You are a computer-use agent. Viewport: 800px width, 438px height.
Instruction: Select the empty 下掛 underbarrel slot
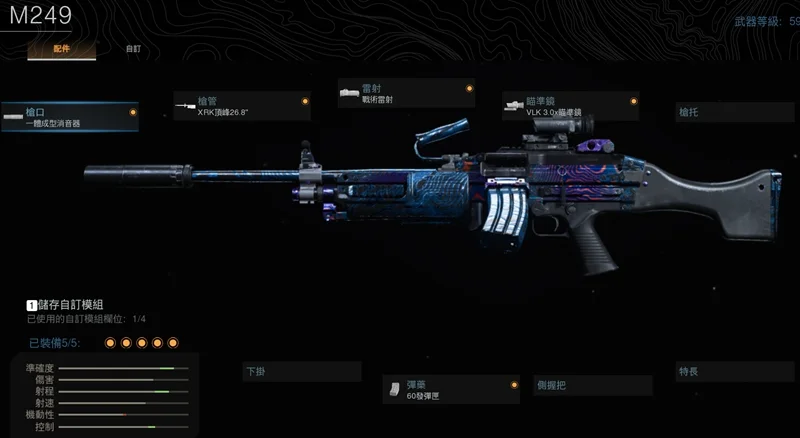[301, 371]
